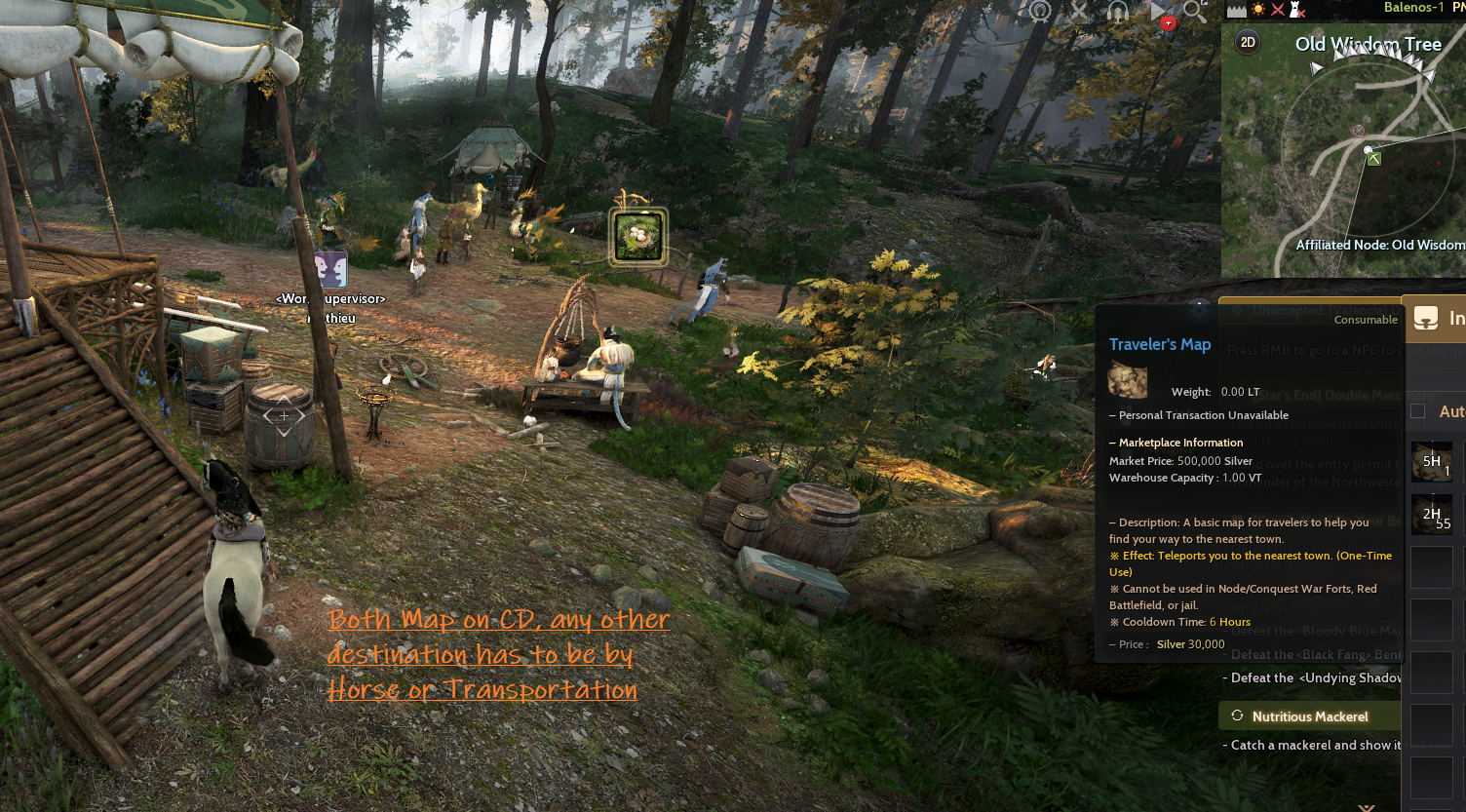The image size is (1466, 812).
Task: Toggle the 2D button on the minimap
Action: click(x=1247, y=42)
